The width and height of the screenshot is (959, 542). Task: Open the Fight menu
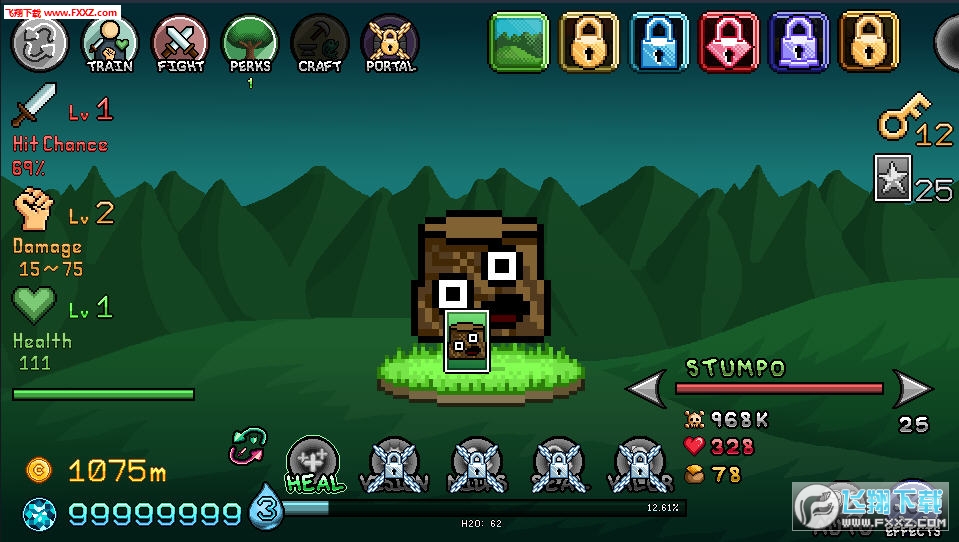pyautogui.click(x=180, y=42)
